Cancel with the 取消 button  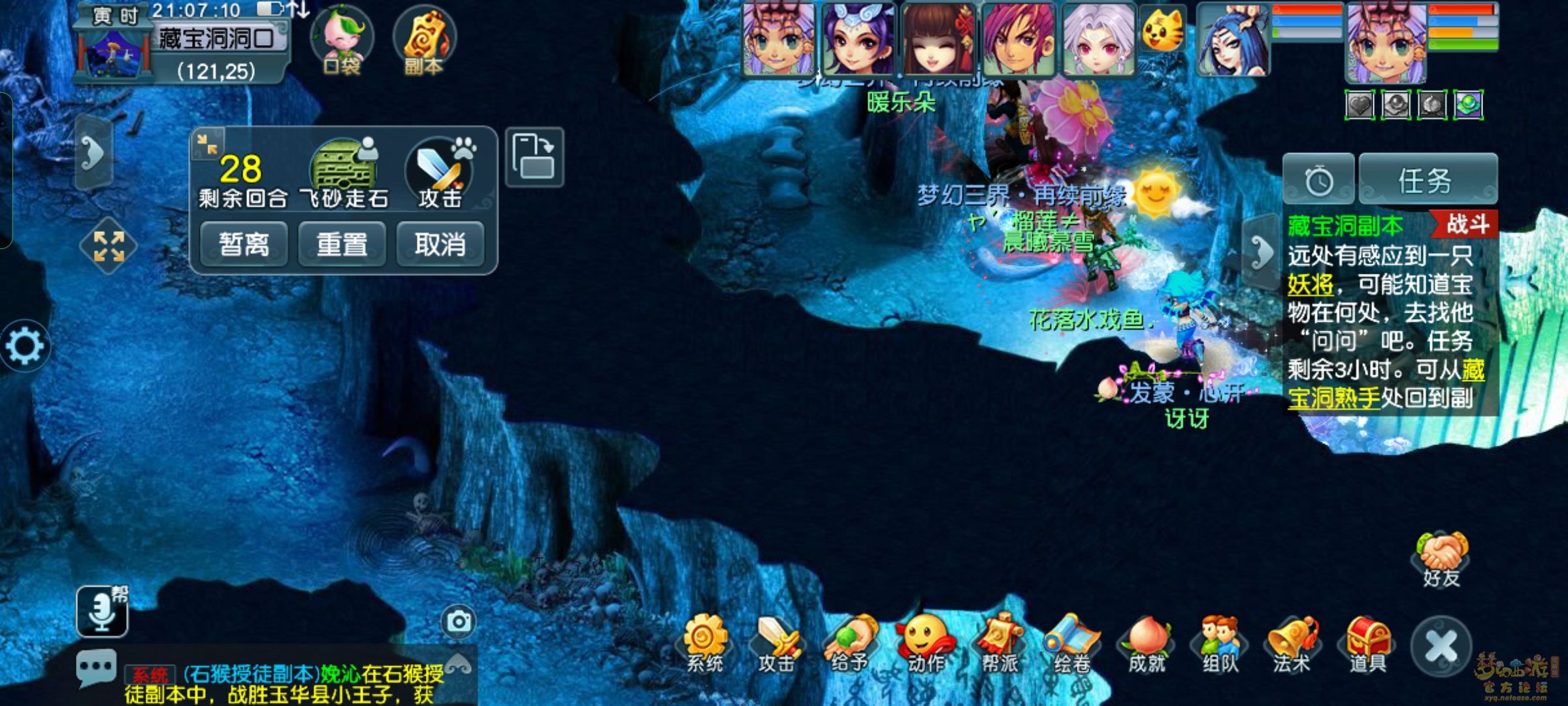[x=440, y=244]
